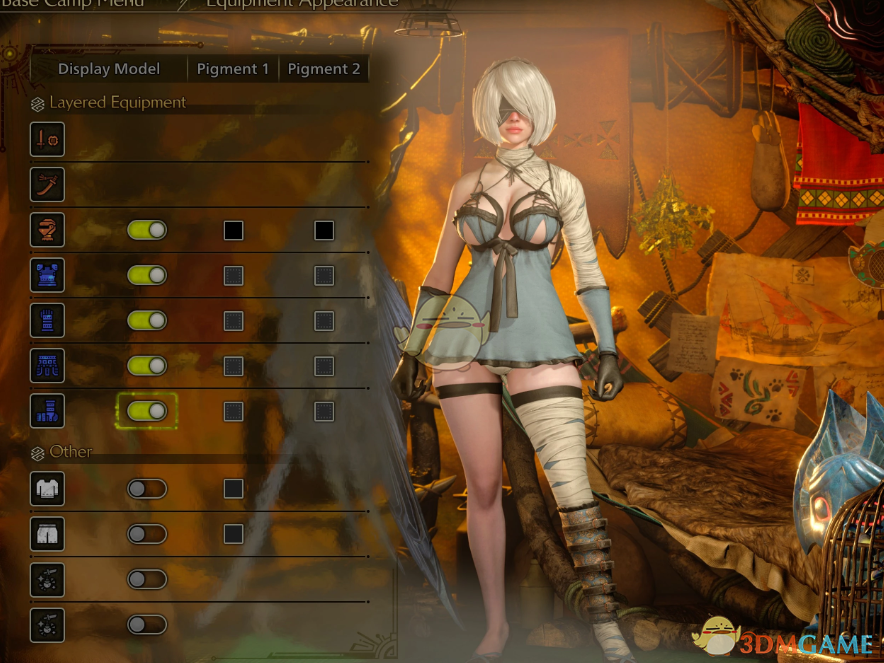
Task: Toggle head armor display model switch
Action: click(x=147, y=230)
